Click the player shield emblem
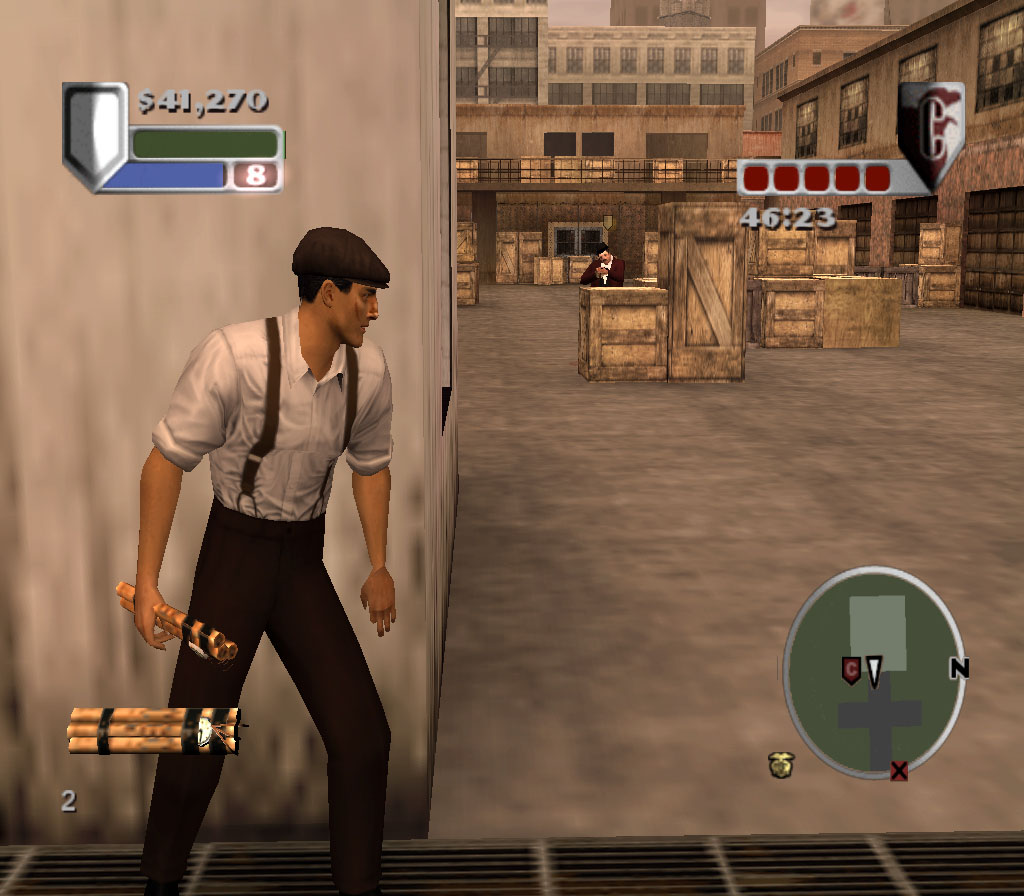Screen dimensions: 1024x896 click(x=94, y=136)
